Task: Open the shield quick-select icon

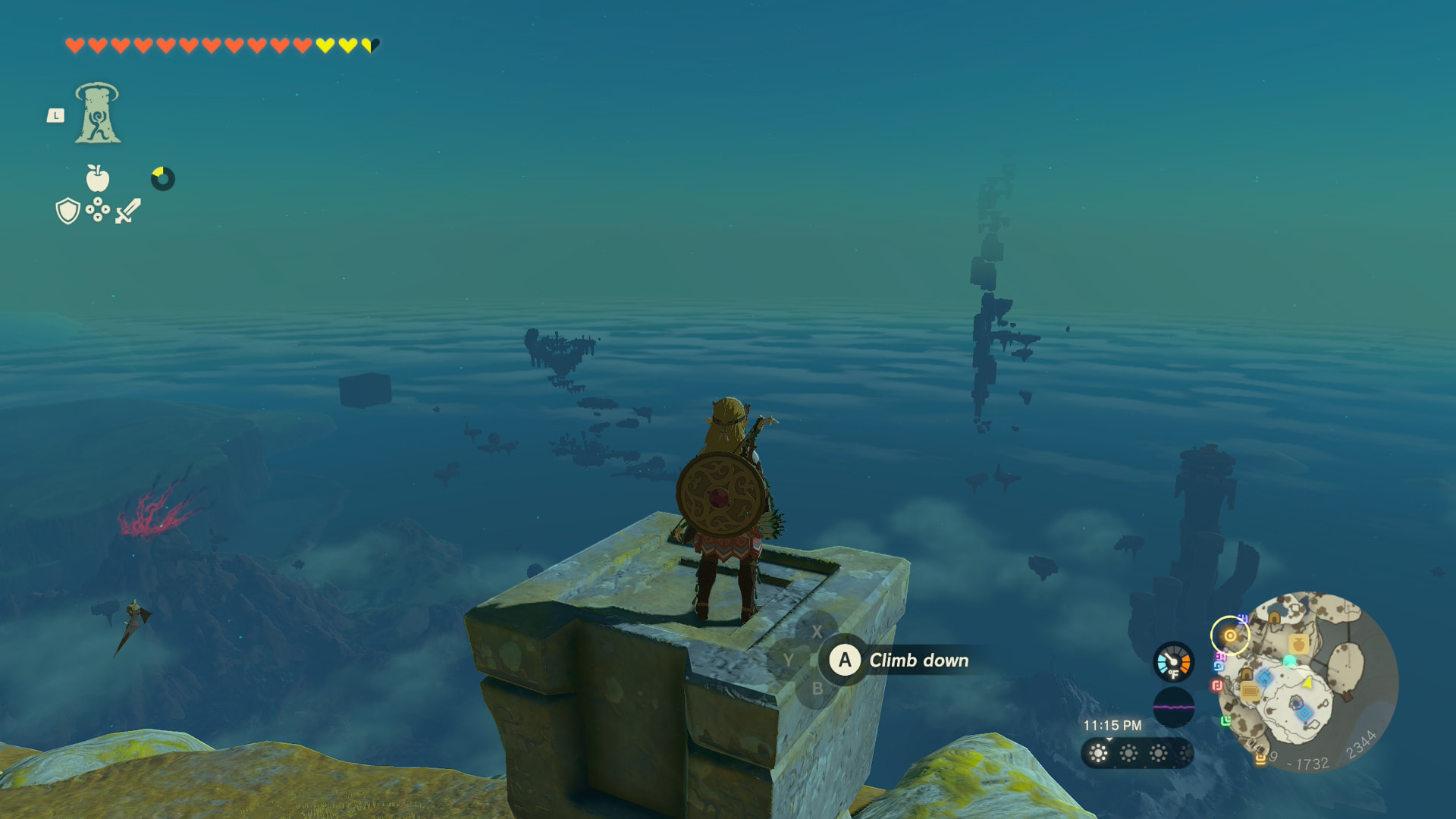Action: (67, 211)
